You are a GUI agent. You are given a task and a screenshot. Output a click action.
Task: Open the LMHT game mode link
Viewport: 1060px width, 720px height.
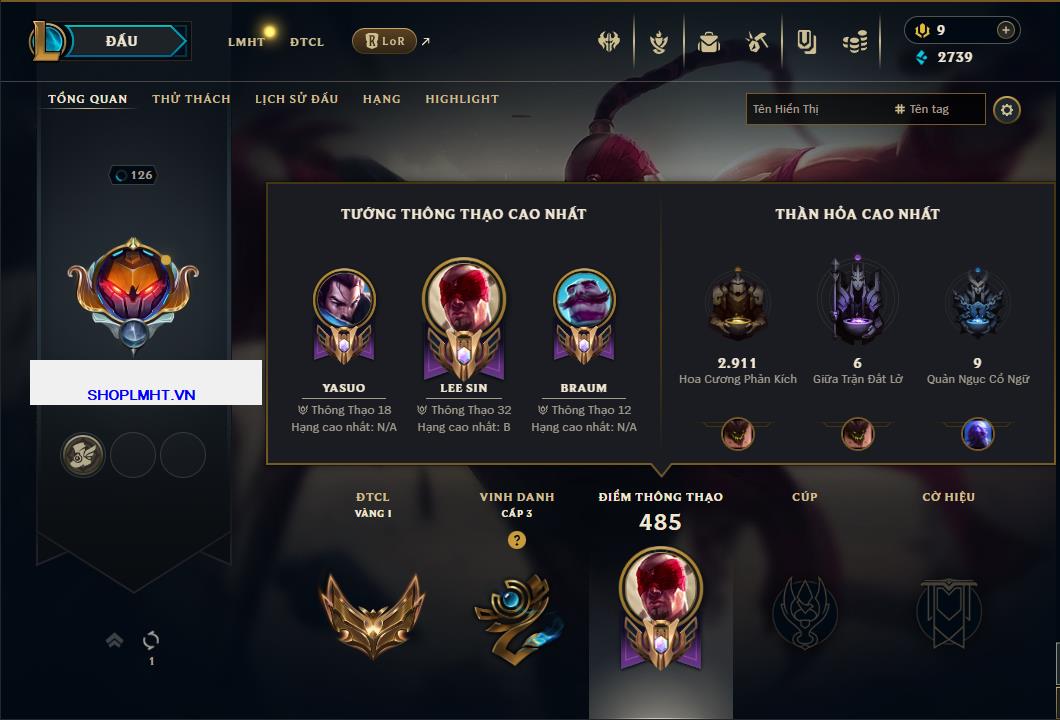246,42
